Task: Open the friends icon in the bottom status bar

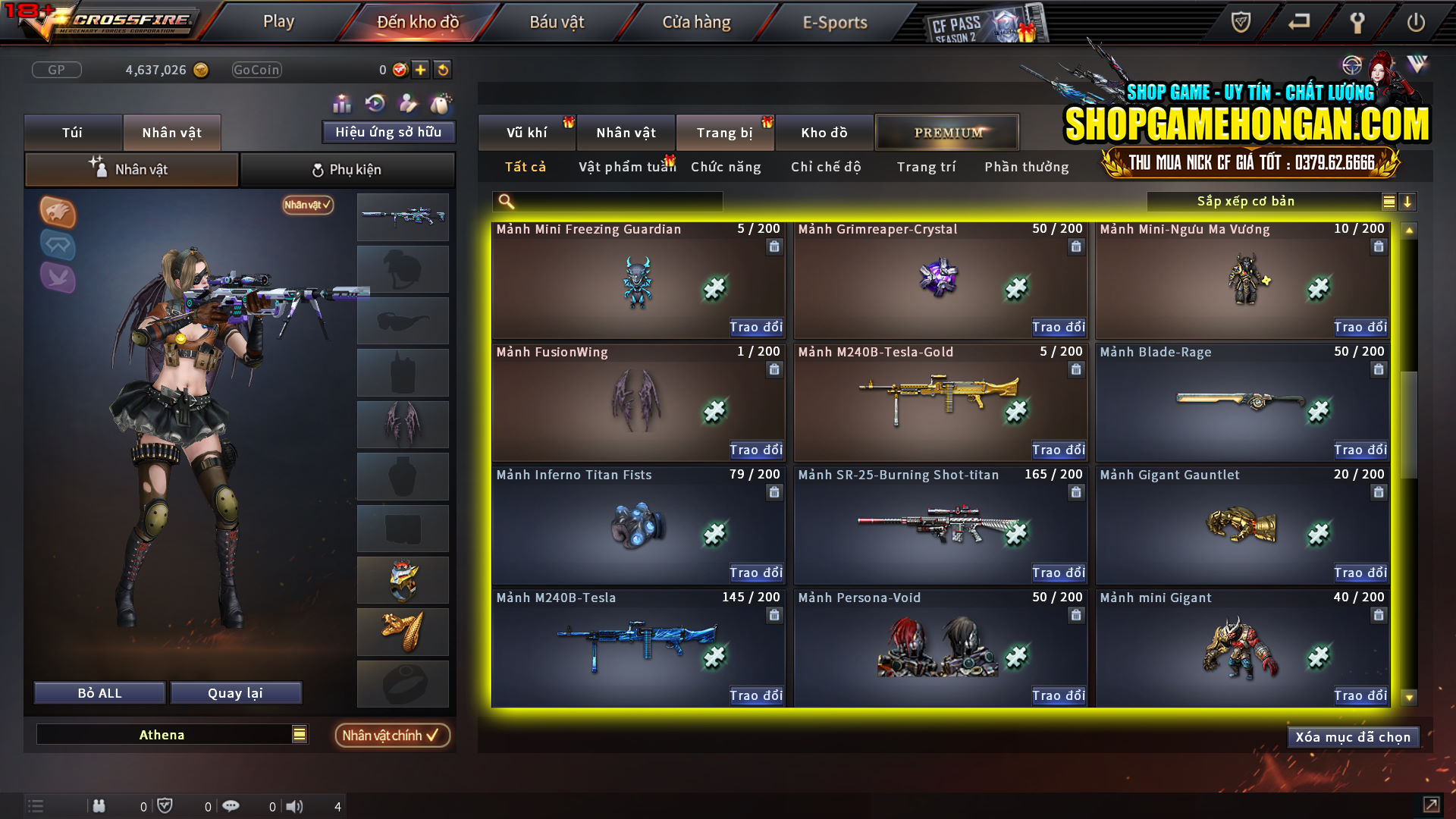Action: [99, 806]
